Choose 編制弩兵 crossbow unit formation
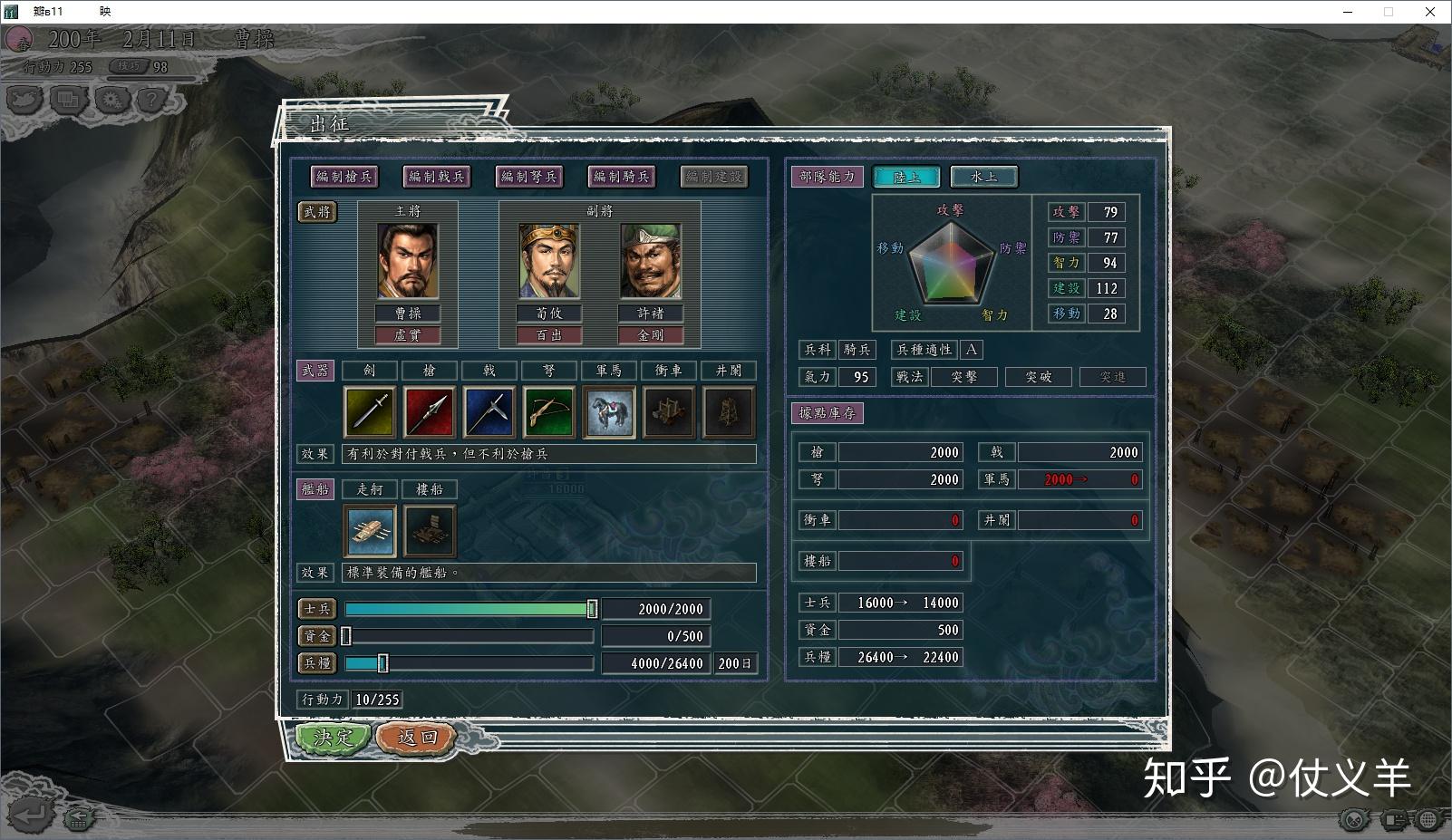1452x840 pixels. [x=529, y=177]
